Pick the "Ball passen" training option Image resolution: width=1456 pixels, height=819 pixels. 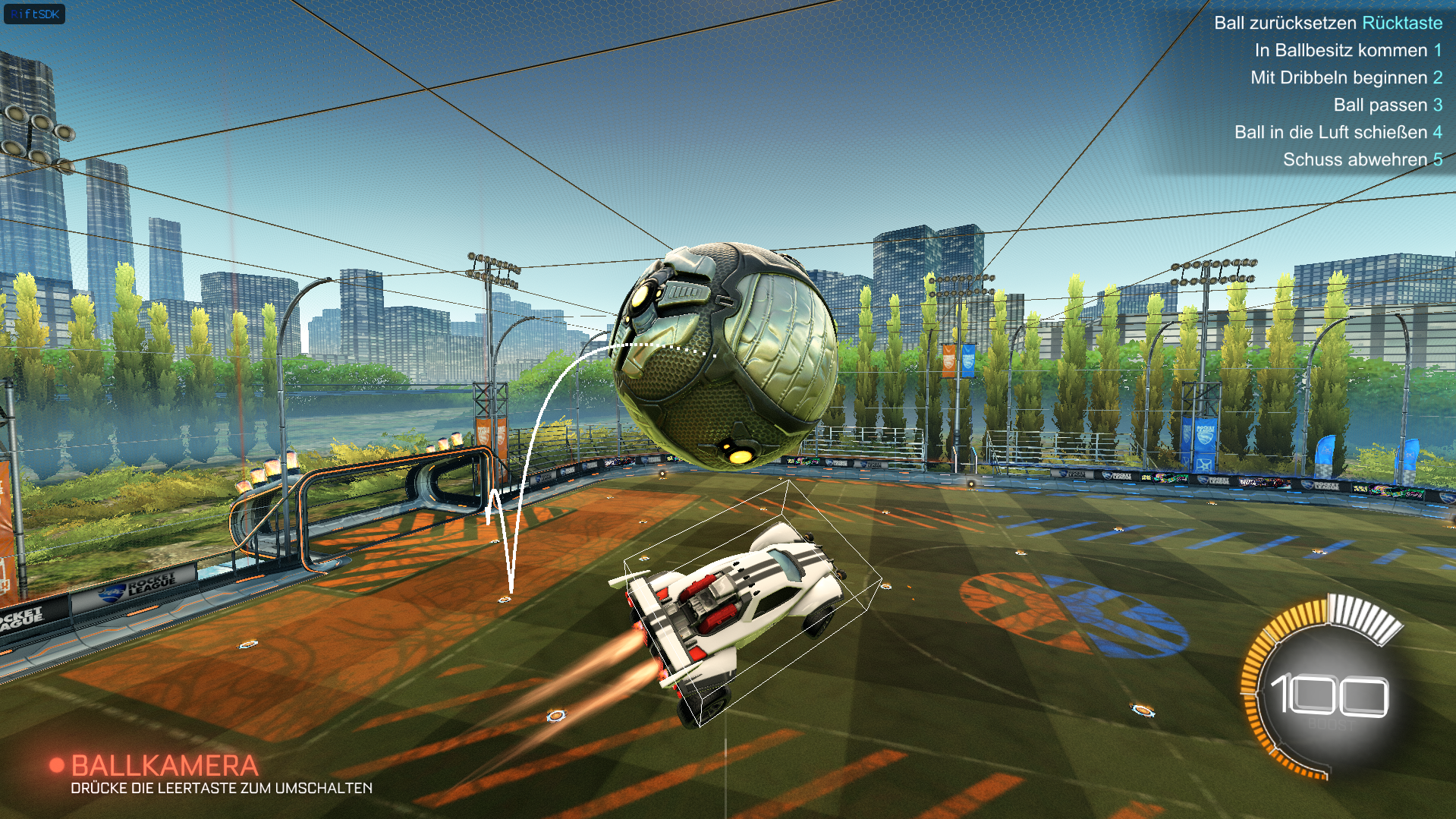(1387, 105)
